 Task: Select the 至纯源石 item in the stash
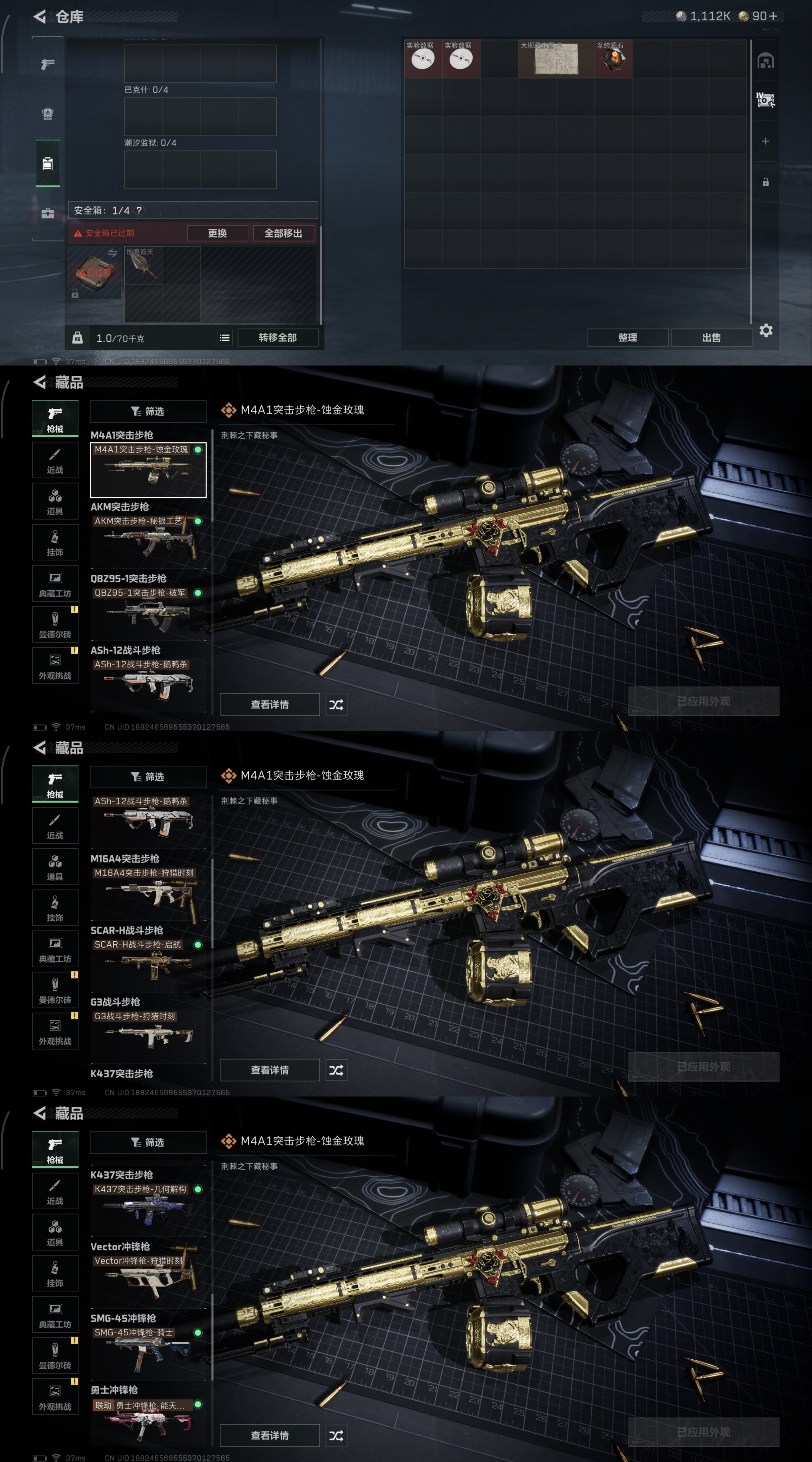(613, 59)
